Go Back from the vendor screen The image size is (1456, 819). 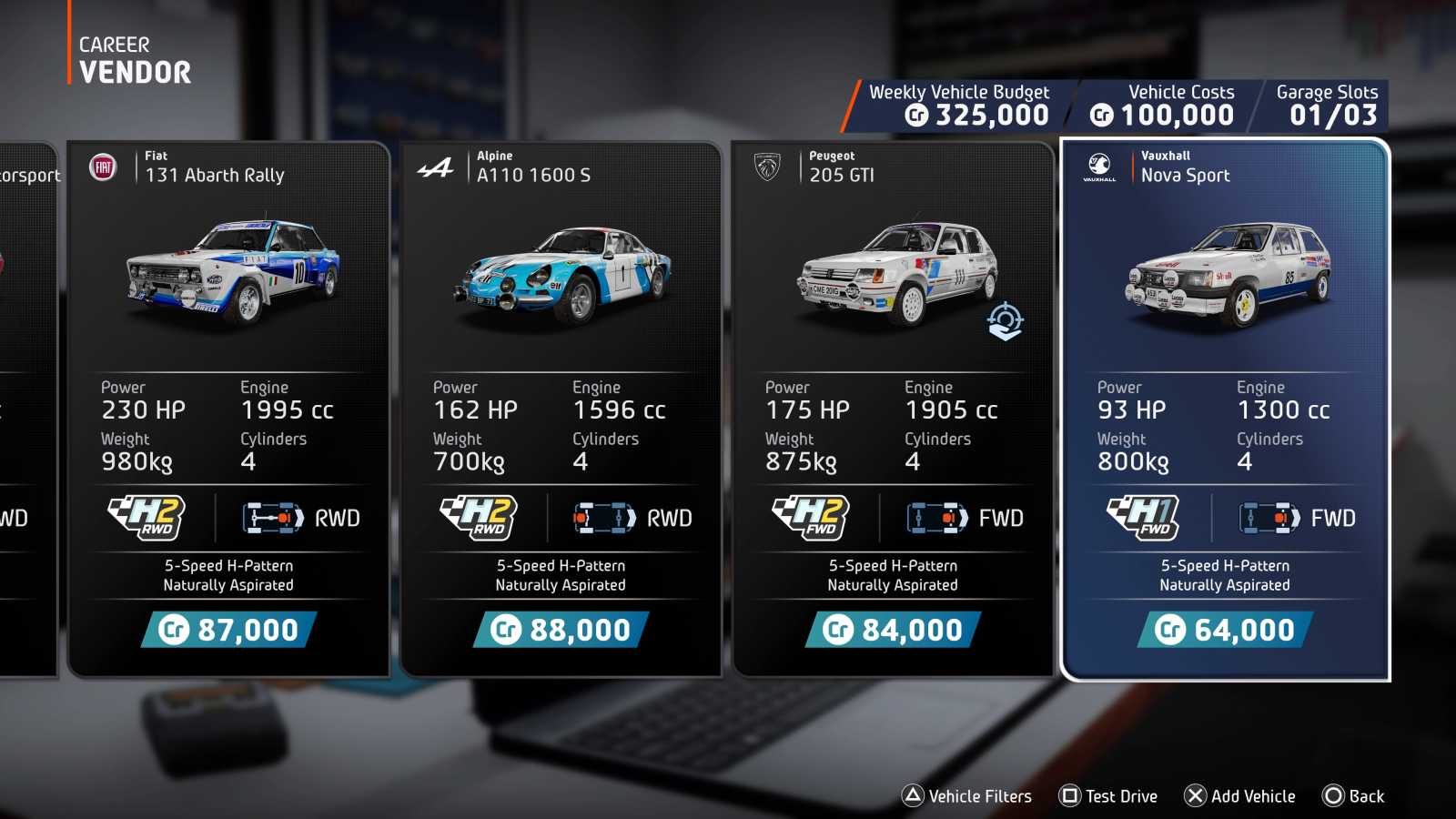(x=1353, y=796)
